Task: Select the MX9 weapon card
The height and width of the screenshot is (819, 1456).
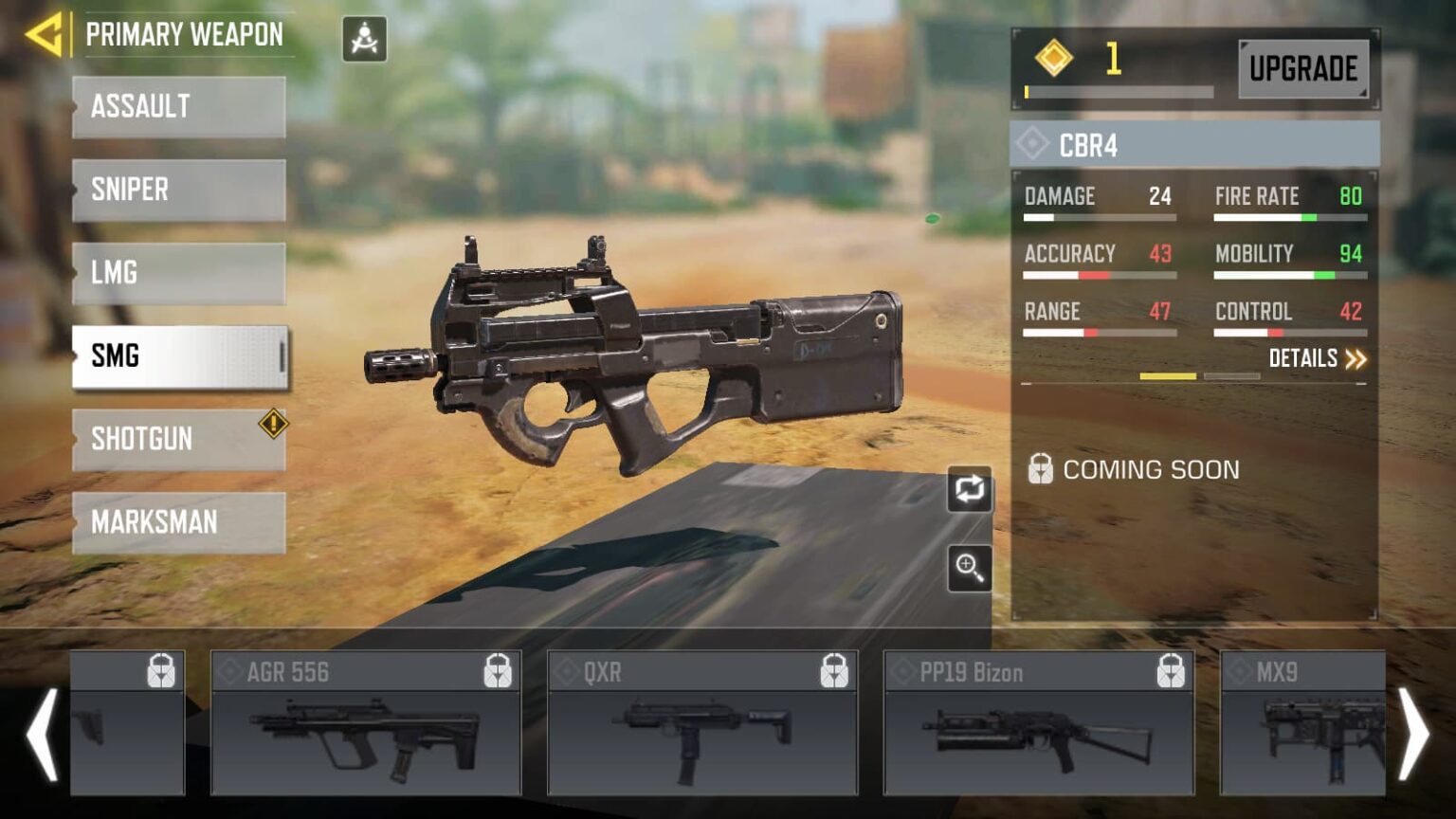Action: [x=1301, y=722]
